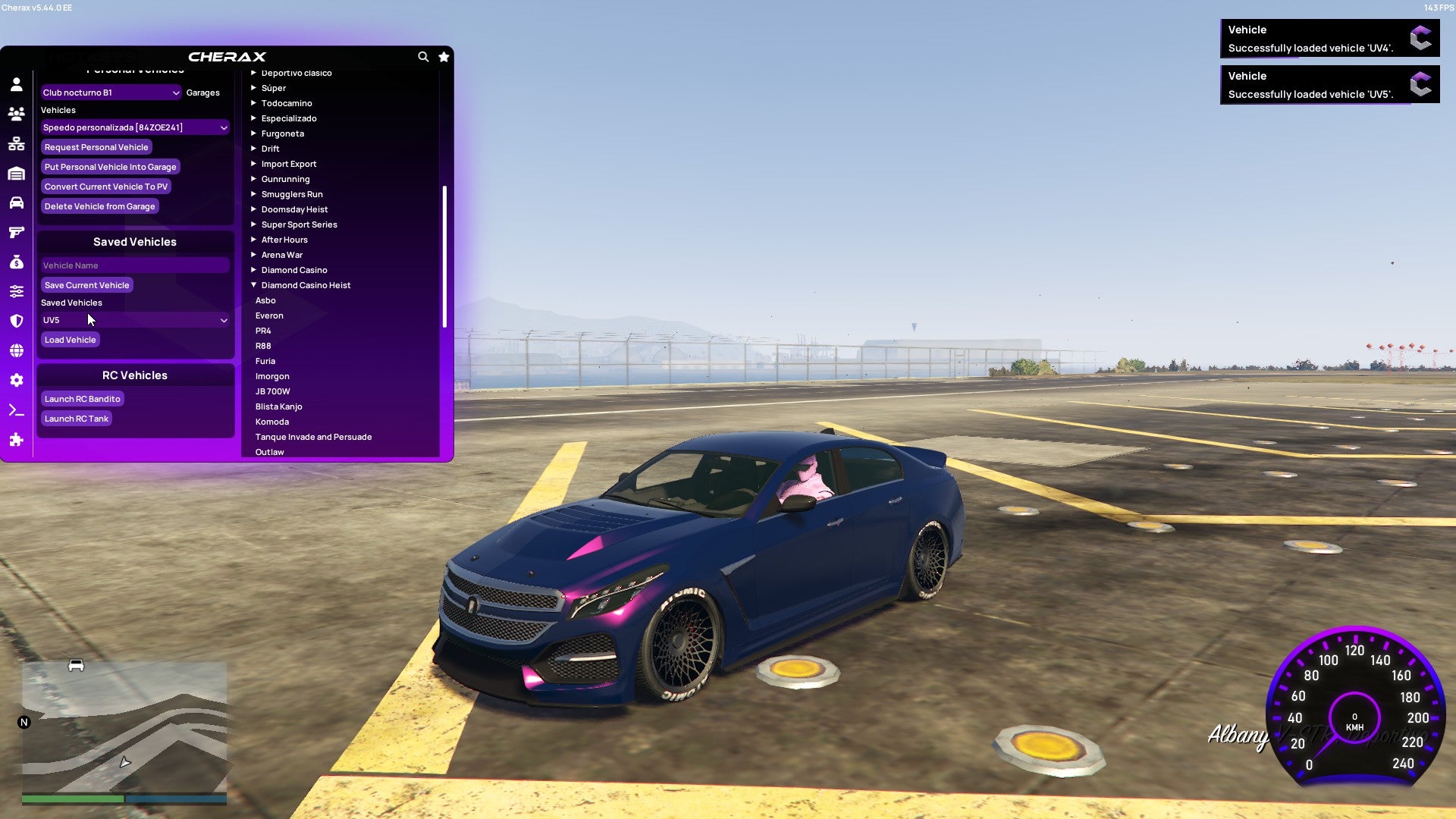The image size is (1456, 819).
Task: Click the search icon in the Cherax header
Action: pos(423,57)
